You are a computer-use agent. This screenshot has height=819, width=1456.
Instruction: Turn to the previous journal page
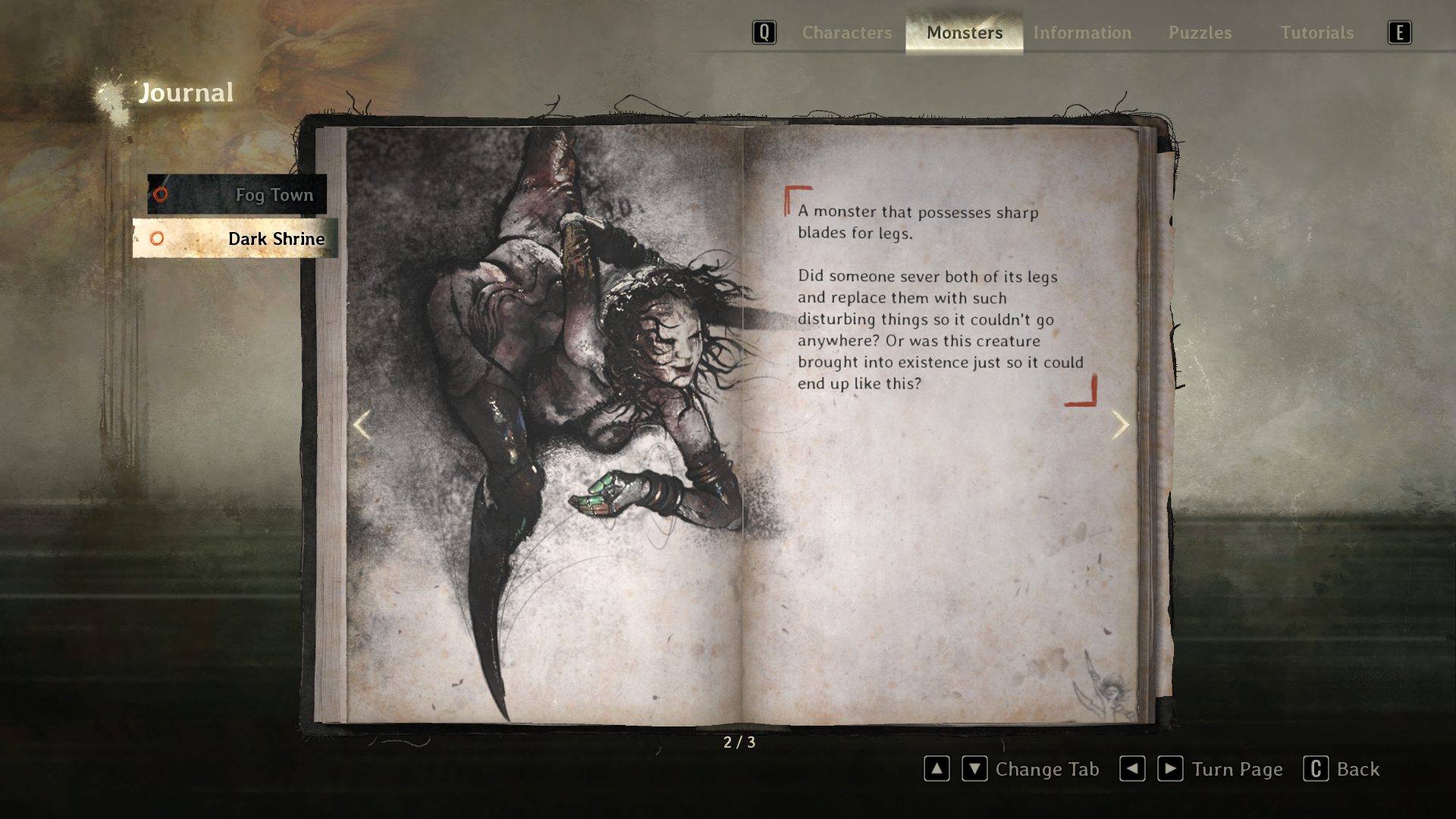362,425
